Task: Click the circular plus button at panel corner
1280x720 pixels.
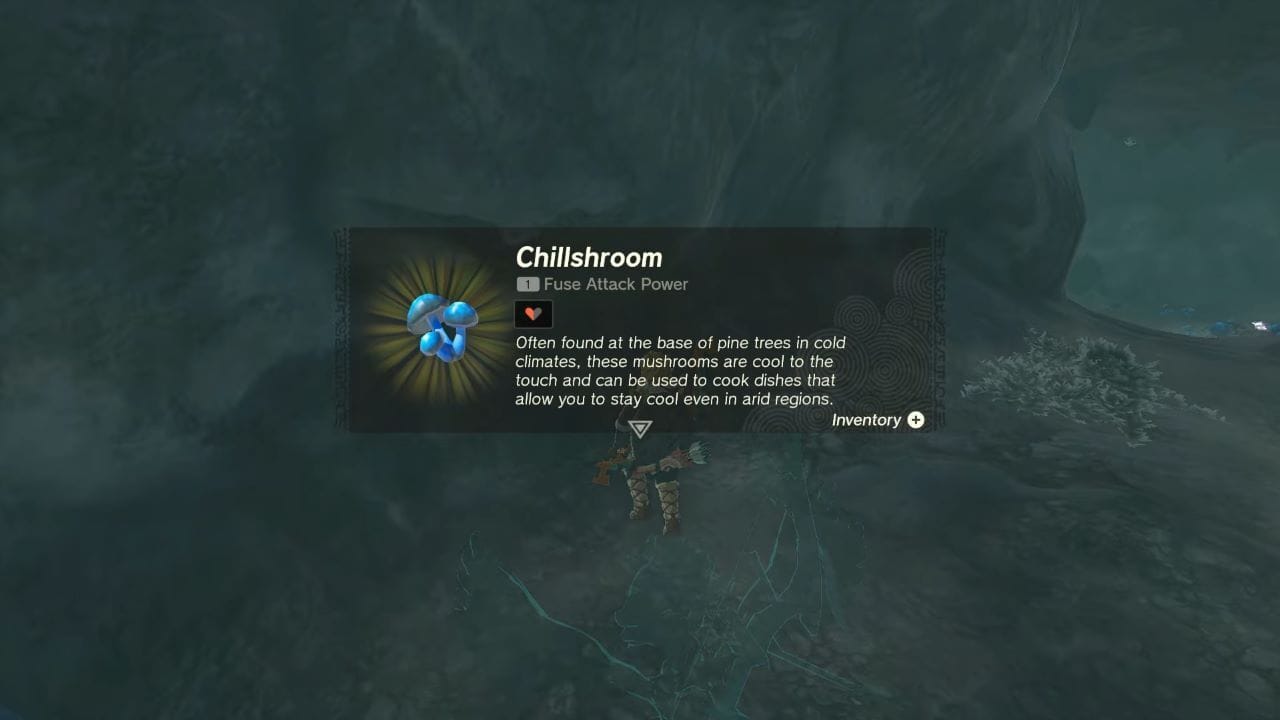Action: 915,420
